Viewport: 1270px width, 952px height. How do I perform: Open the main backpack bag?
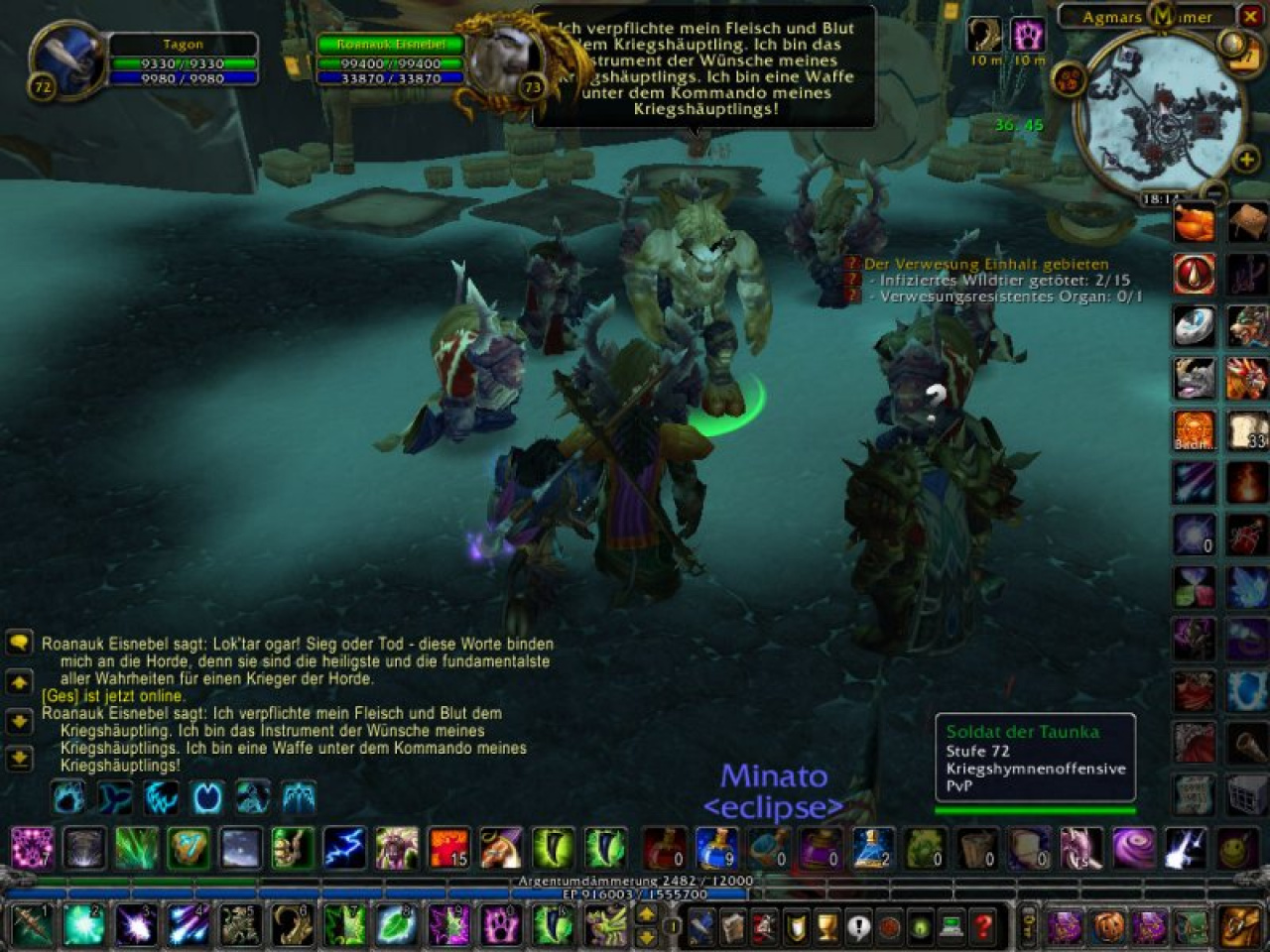(1240, 926)
